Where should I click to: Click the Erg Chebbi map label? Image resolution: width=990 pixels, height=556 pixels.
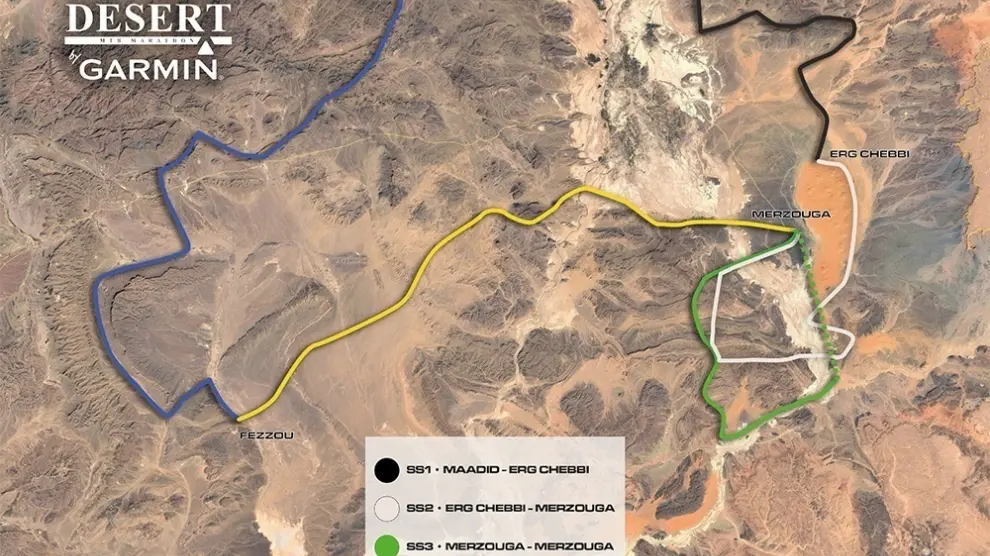coord(862,153)
